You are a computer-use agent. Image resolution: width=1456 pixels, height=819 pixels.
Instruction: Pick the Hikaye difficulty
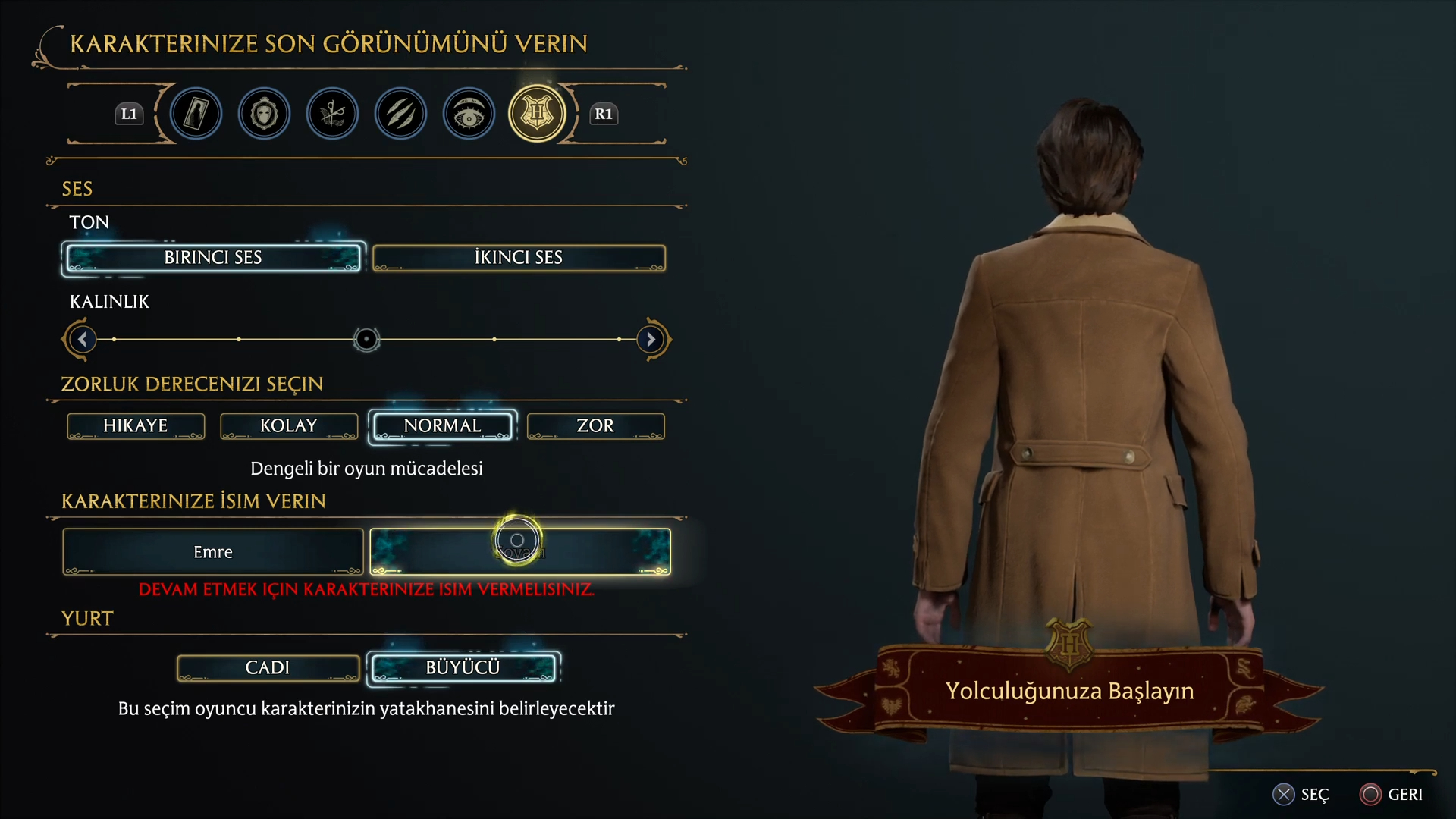[x=136, y=426]
